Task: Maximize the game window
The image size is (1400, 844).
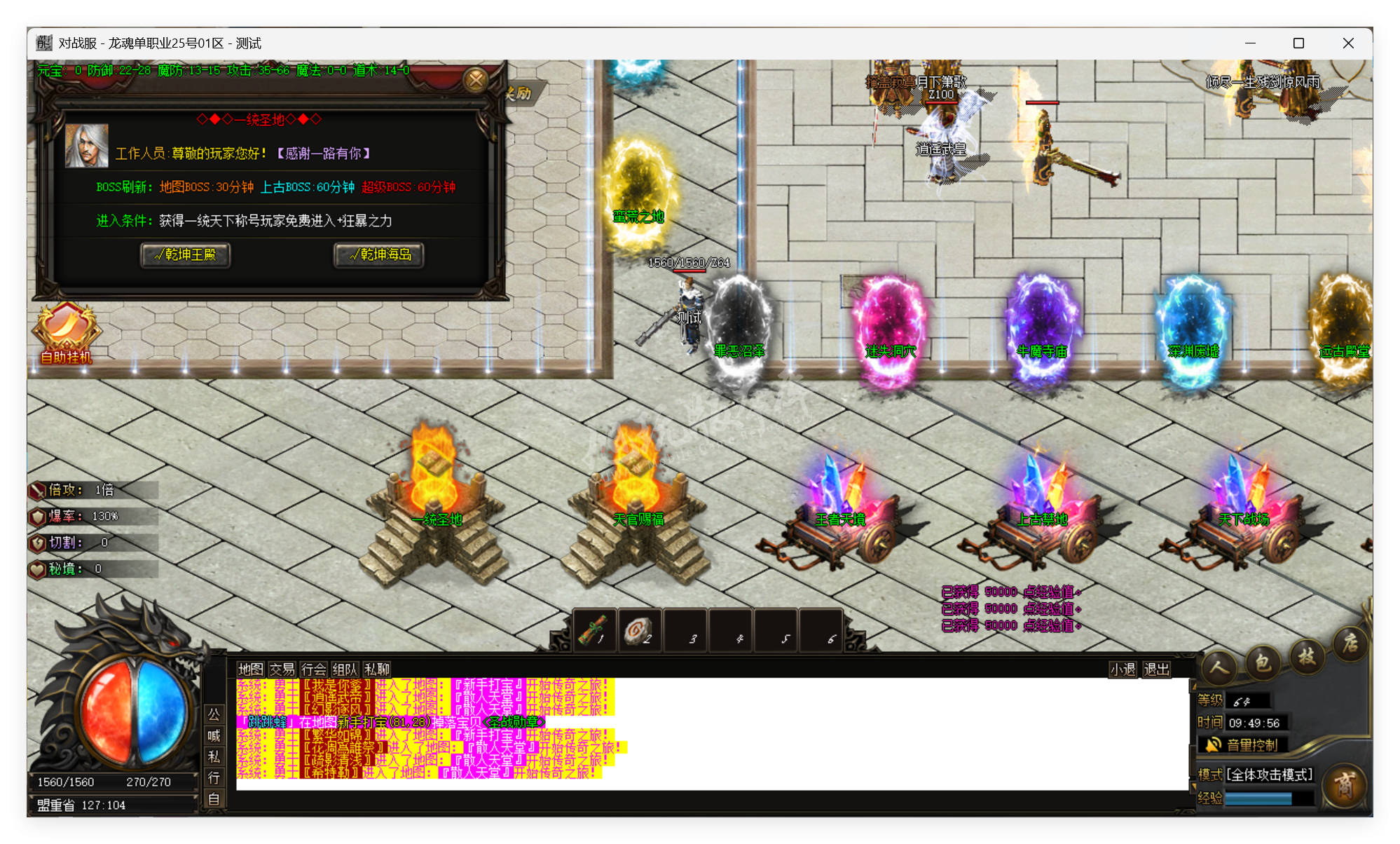Action: [x=1298, y=43]
